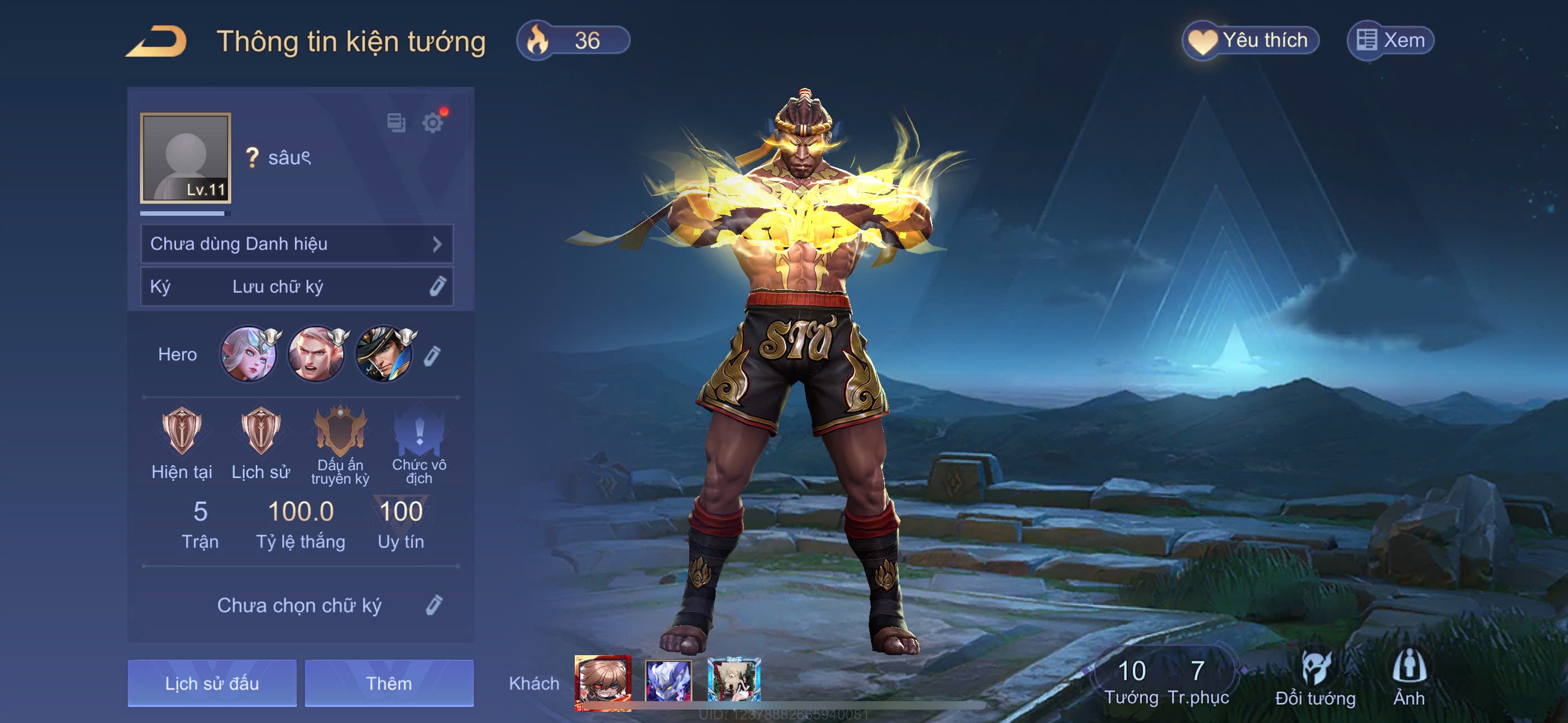Viewport: 1568px width, 723px height.
Task: Open the Dấu ấn truyền kỳ badge
Action: pos(340,432)
